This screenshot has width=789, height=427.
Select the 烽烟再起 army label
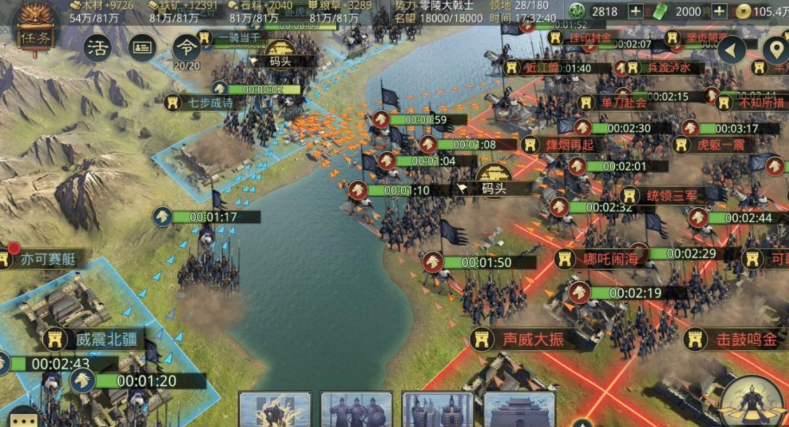[x=583, y=144]
